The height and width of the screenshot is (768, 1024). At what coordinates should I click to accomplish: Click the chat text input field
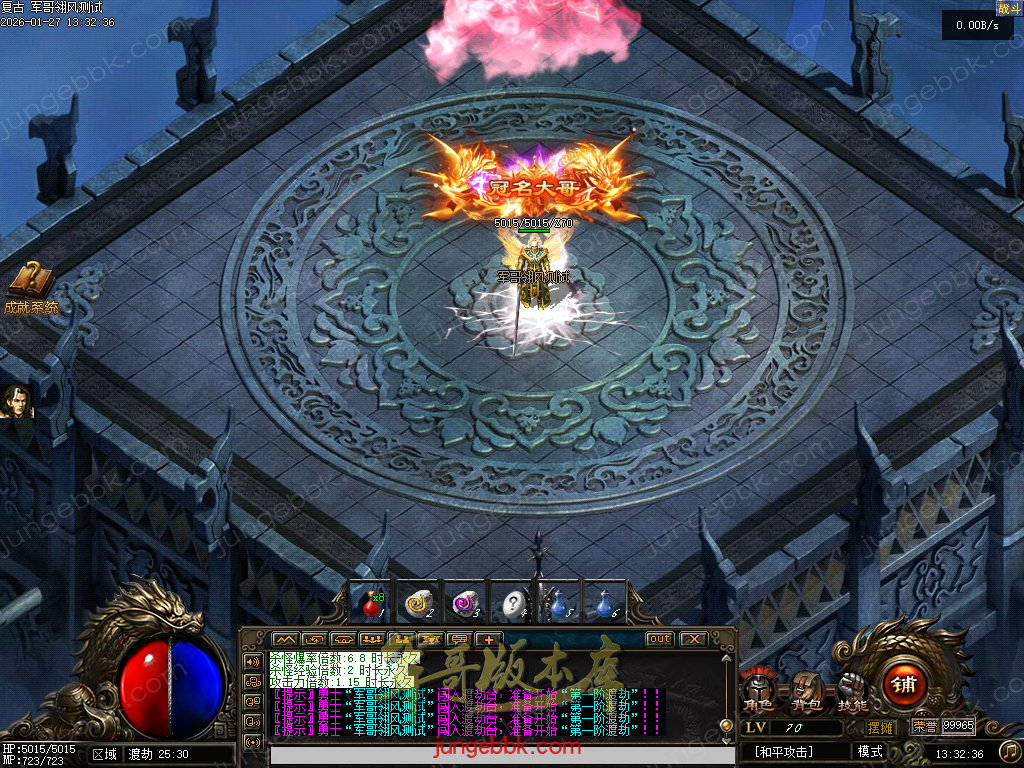pos(490,757)
